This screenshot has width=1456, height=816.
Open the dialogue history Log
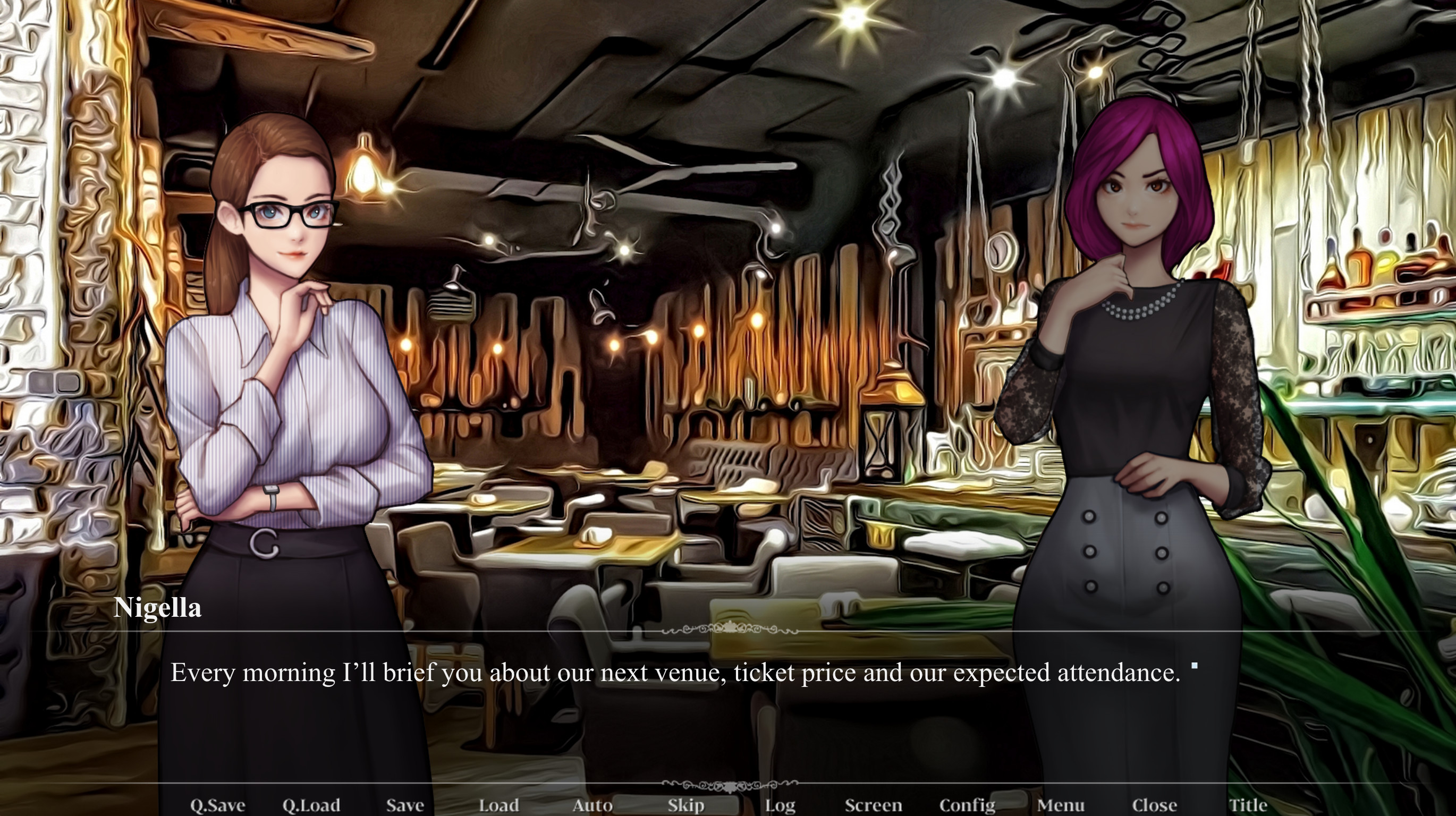780,805
